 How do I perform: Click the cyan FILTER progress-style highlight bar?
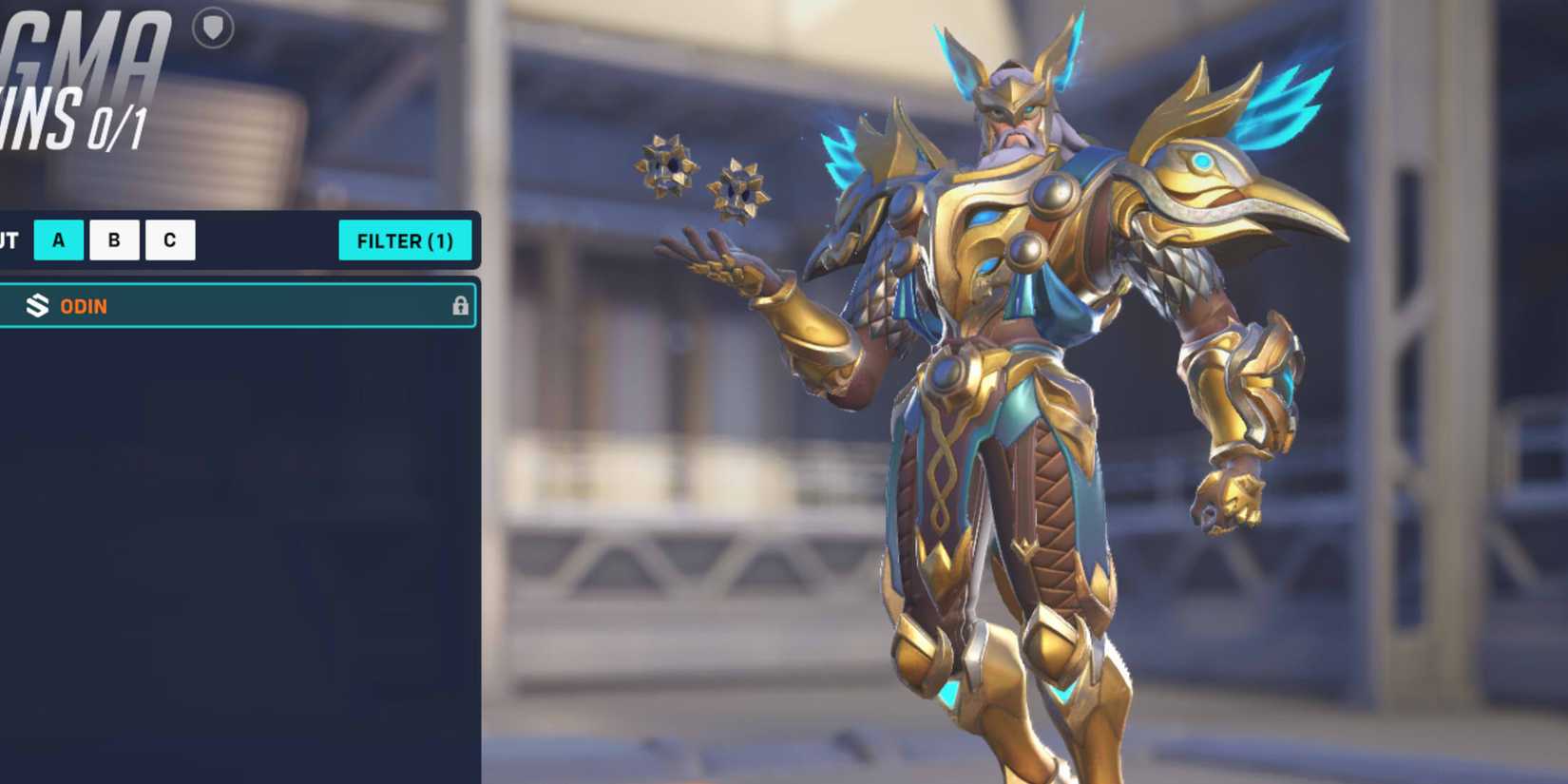pos(406,240)
